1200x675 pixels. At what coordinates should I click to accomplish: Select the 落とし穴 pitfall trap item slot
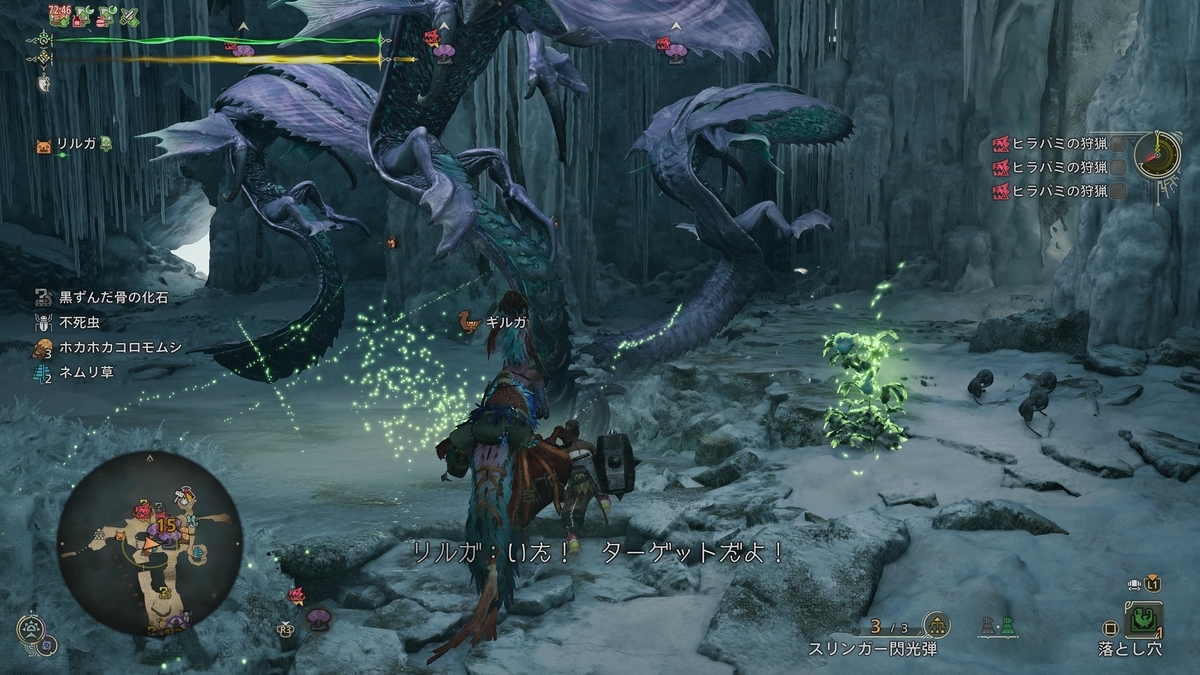point(1144,621)
